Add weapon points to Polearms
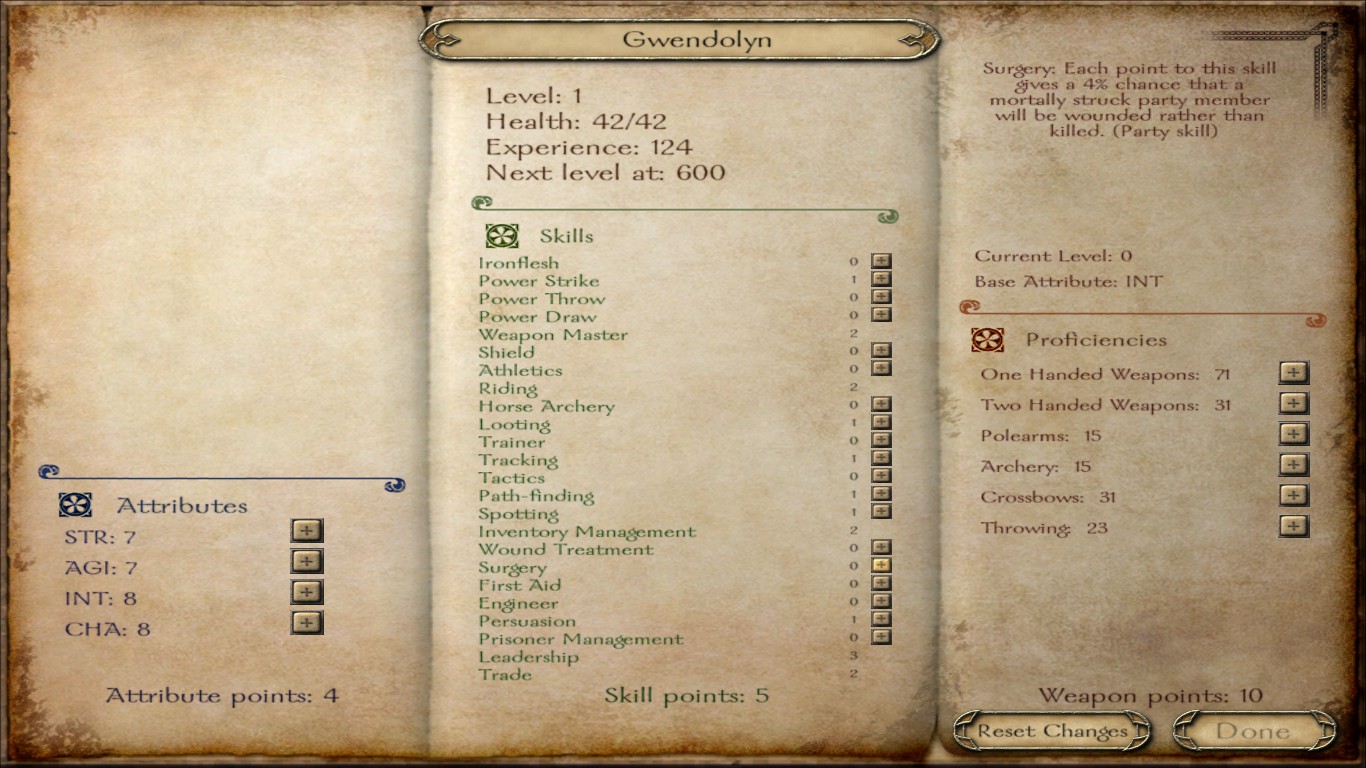The width and height of the screenshot is (1366, 768). pos(1294,434)
